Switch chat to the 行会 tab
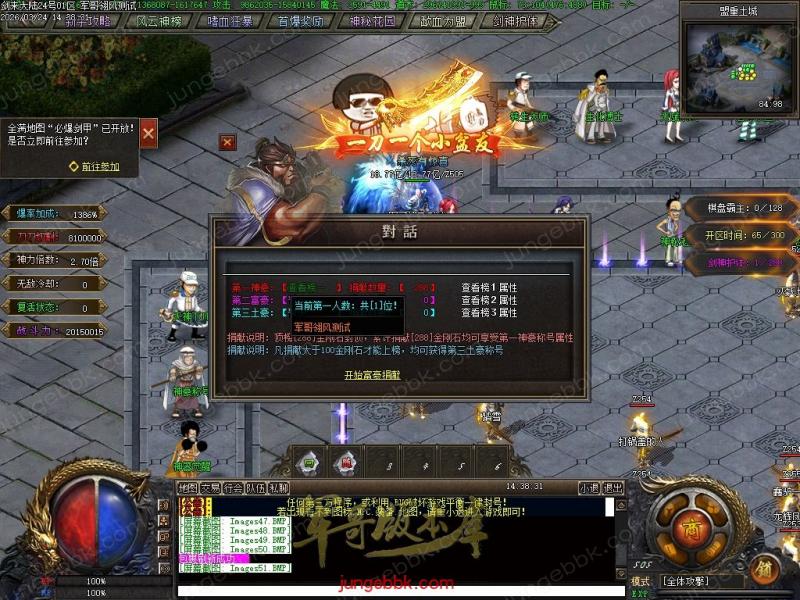The image size is (800, 600). tap(233, 488)
